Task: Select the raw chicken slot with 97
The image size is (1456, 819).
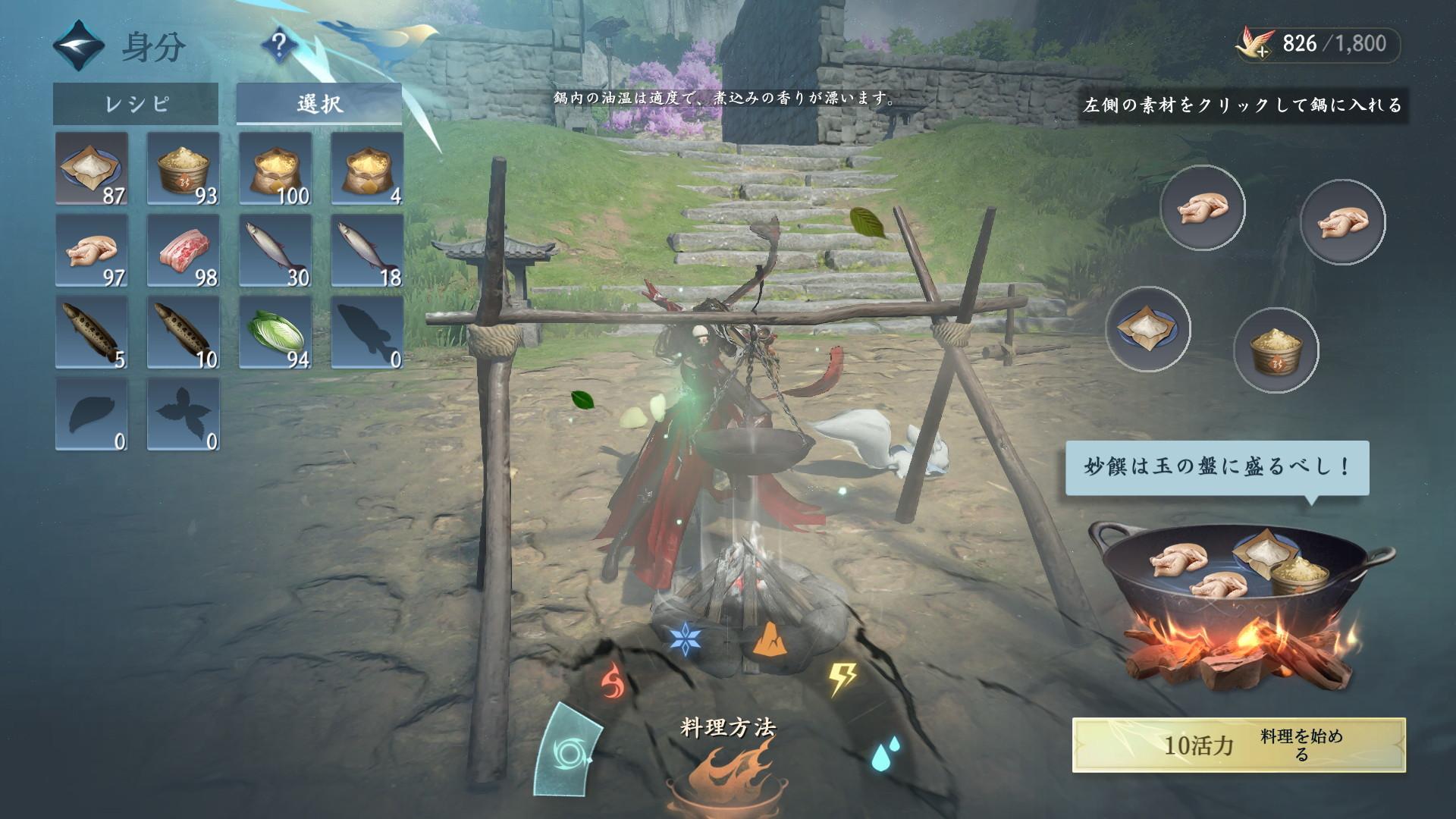Action: 92,250
